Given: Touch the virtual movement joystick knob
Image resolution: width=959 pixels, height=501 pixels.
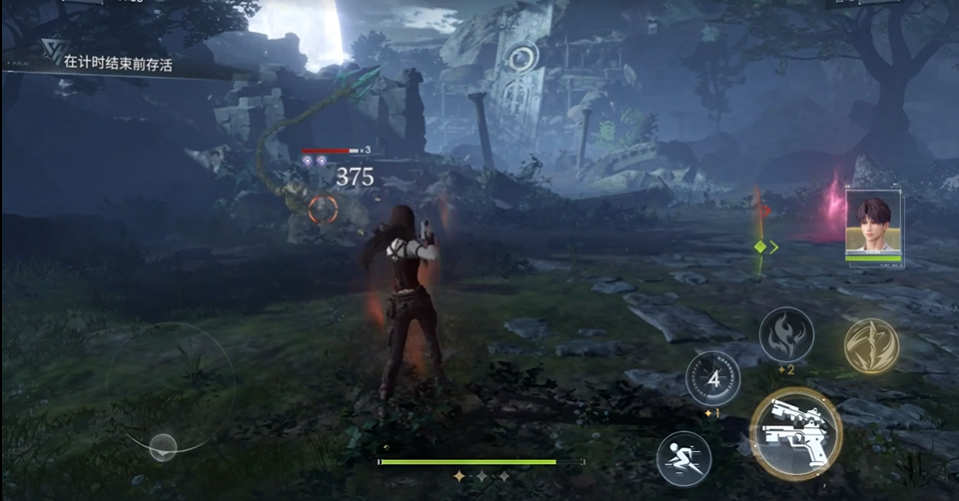Looking at the screenshot, I should coord(163,447).
